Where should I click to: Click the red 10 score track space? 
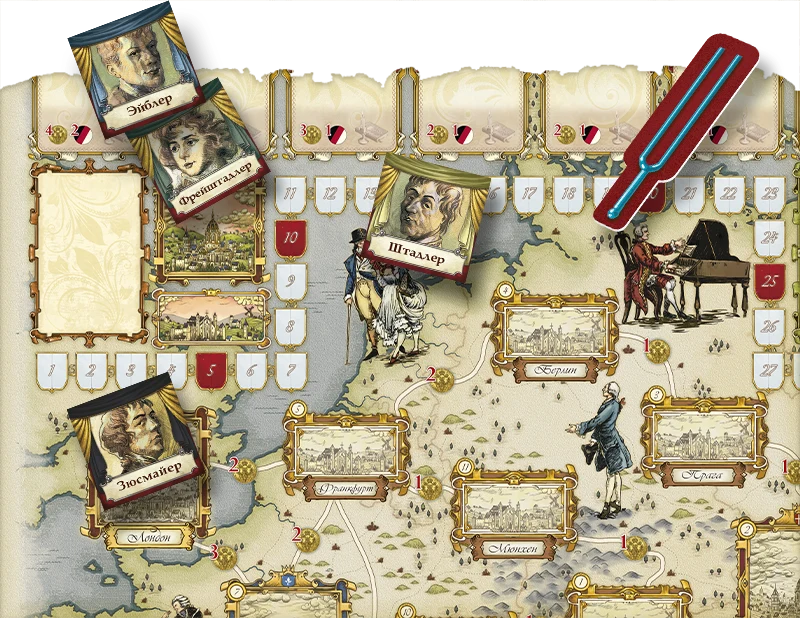point(290,239)
